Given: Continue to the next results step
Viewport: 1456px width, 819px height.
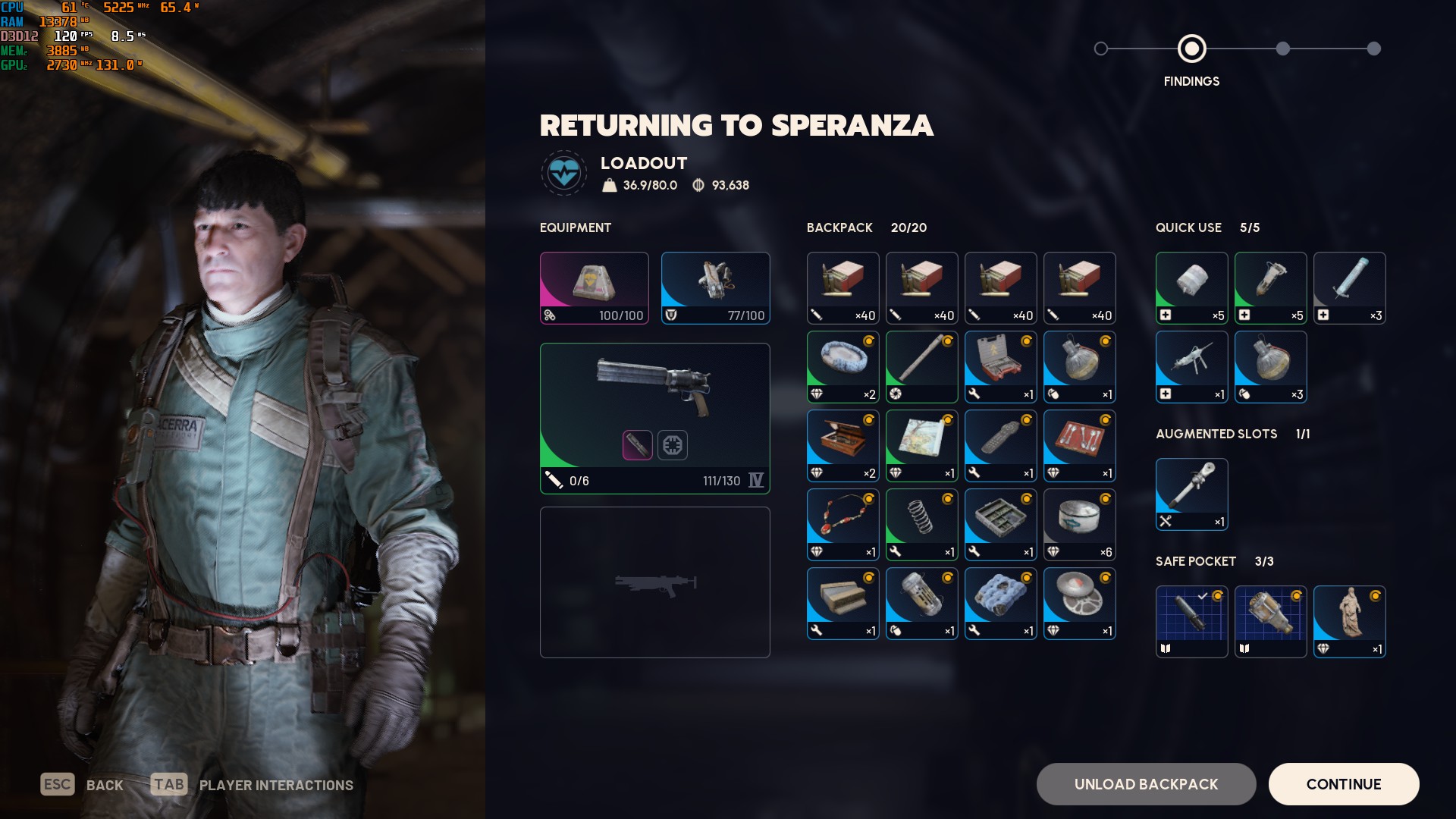Looking at the screenshot, I should coord(1343,784).
